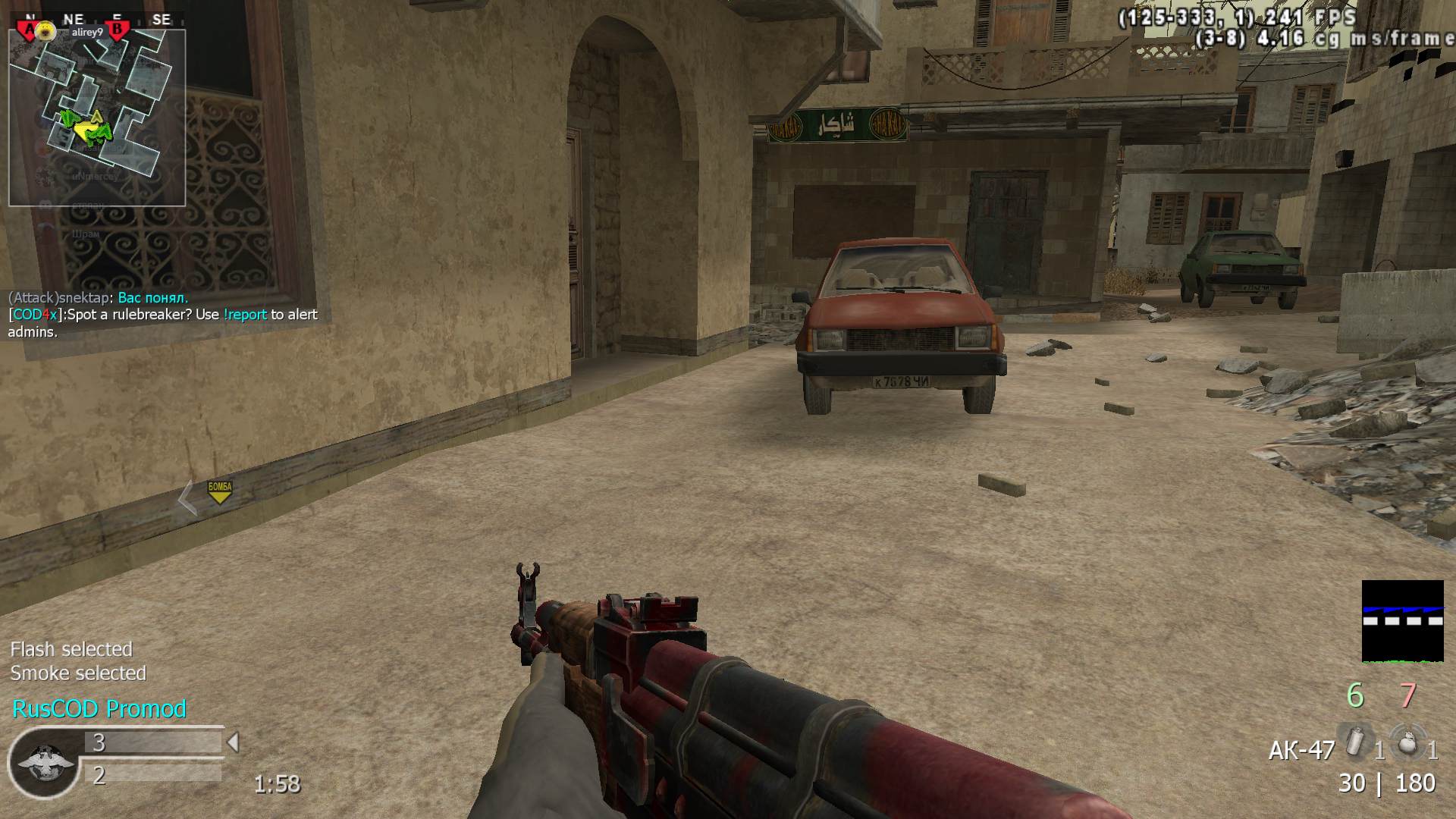Select the flash grenade icon

(1355, 741)
